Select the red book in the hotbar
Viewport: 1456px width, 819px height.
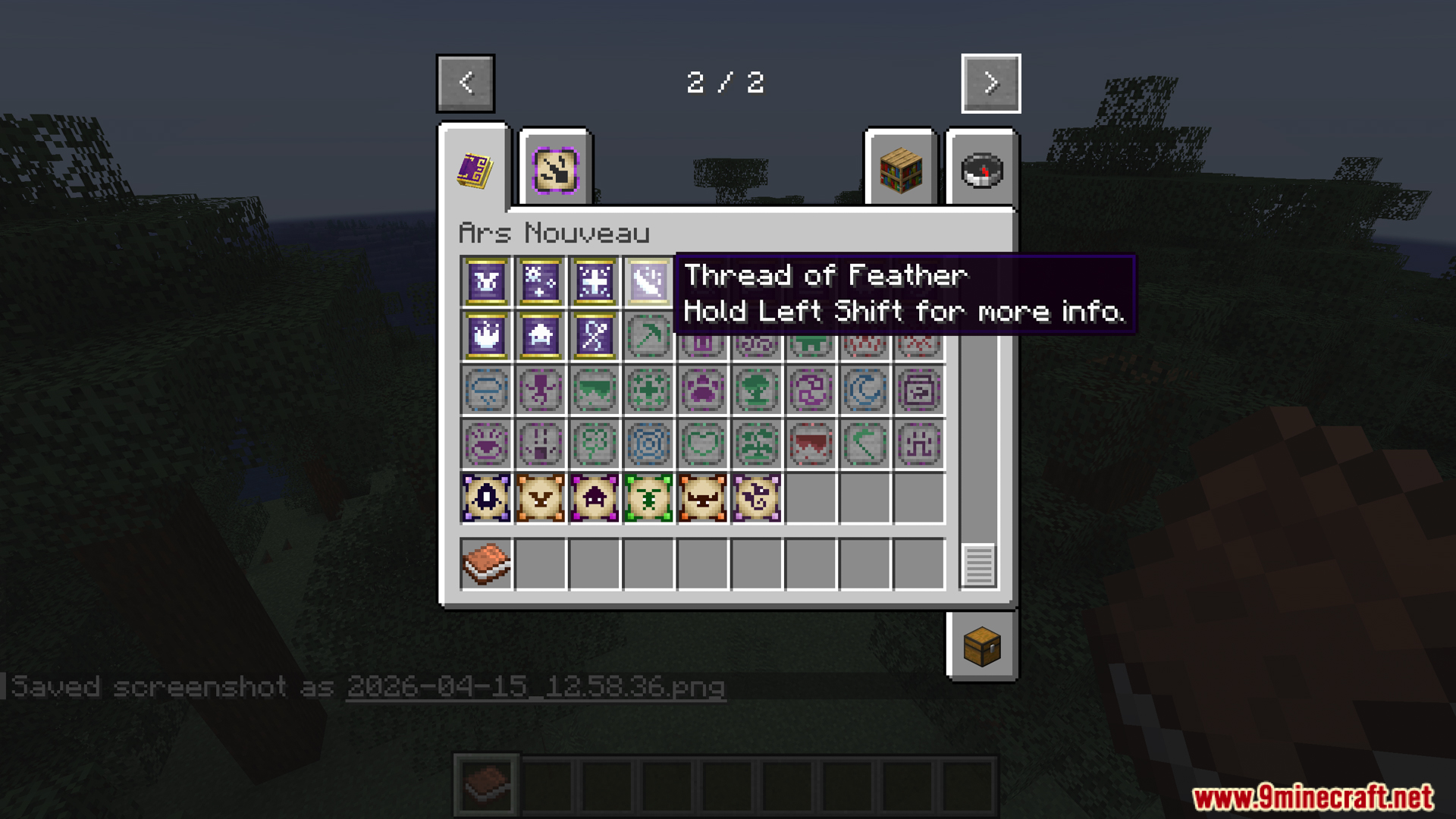486,783
